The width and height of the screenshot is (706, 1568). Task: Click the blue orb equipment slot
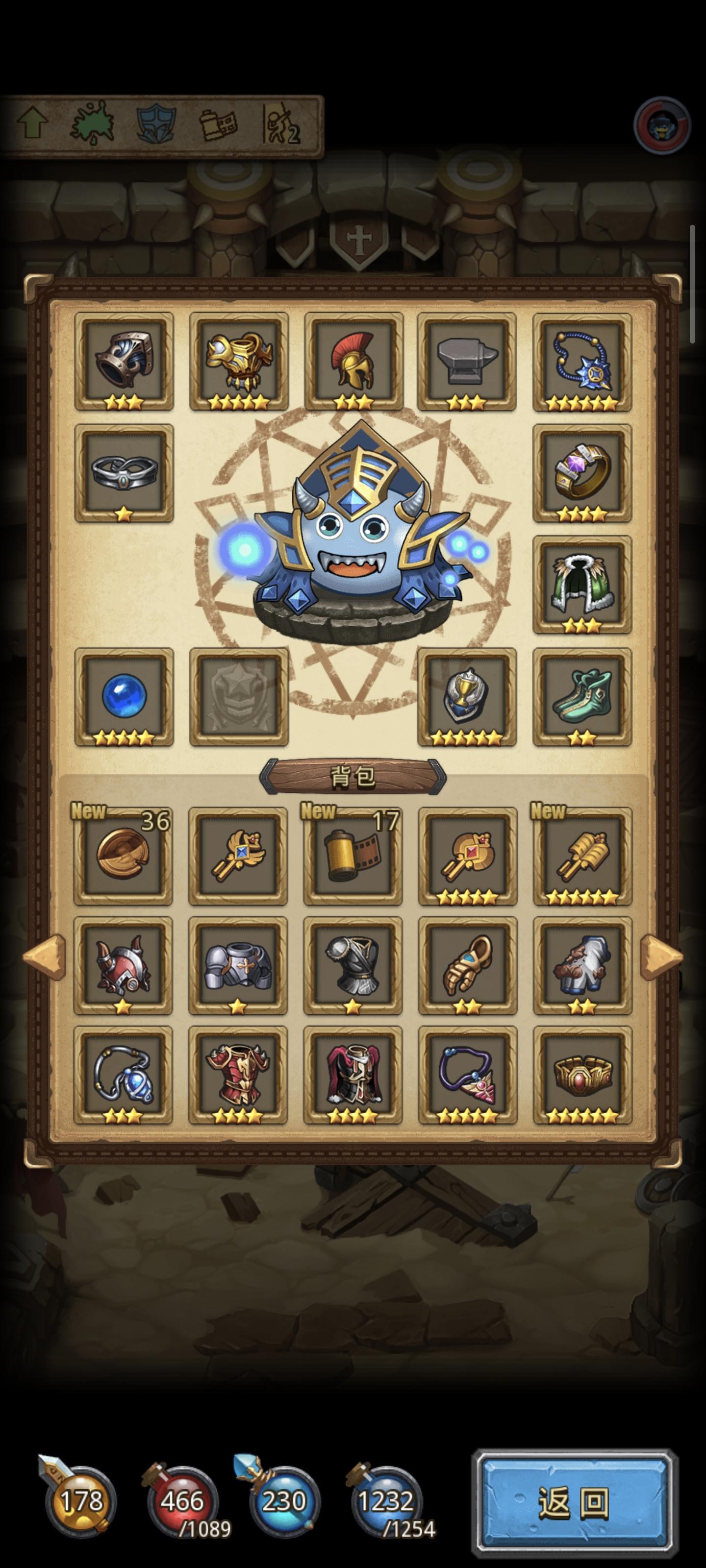124,697
